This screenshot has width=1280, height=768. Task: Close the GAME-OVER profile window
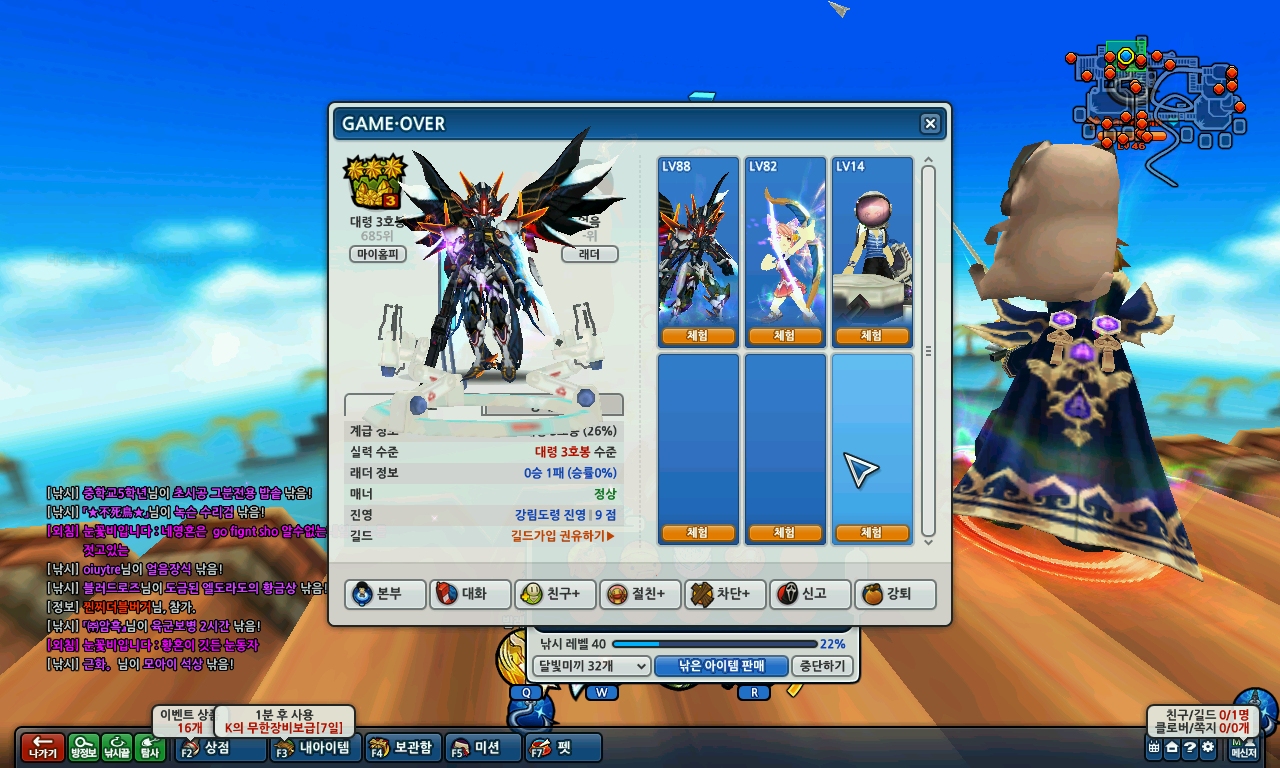[930, 124]
